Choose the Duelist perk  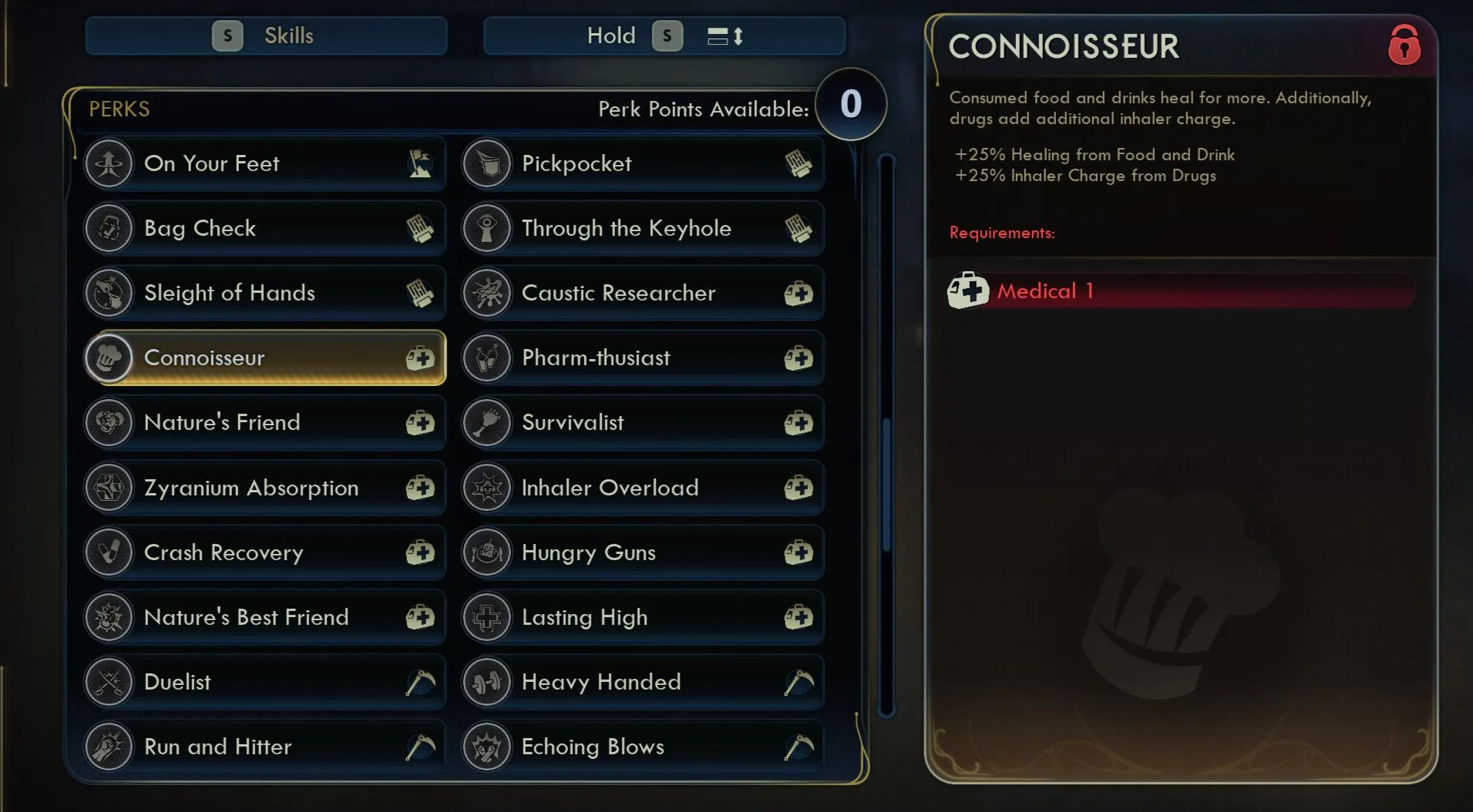coord(264,682)
